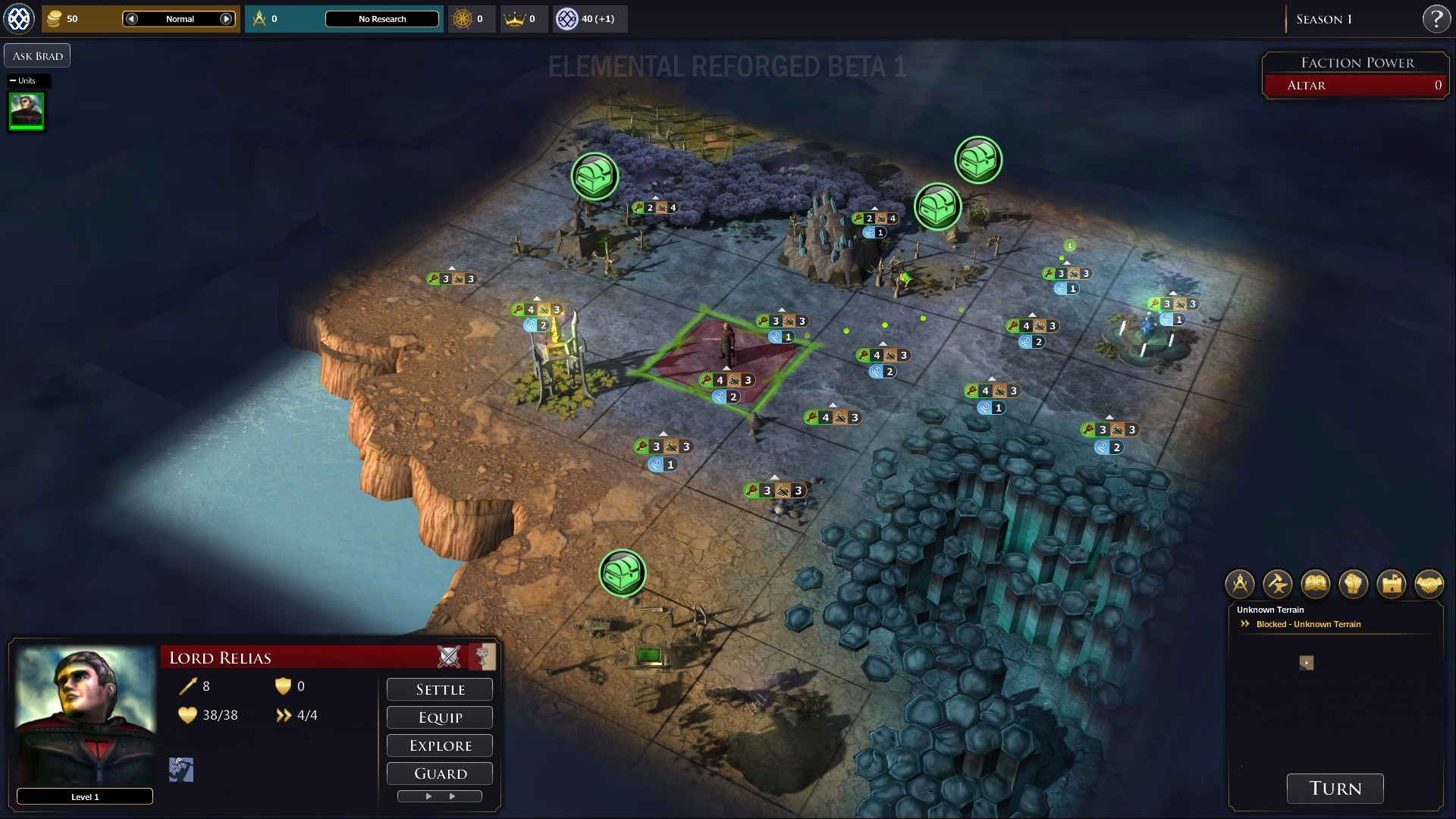Open the handshake diplomacy icon
Screen dimensions: 1456x819
[1429, 584]
